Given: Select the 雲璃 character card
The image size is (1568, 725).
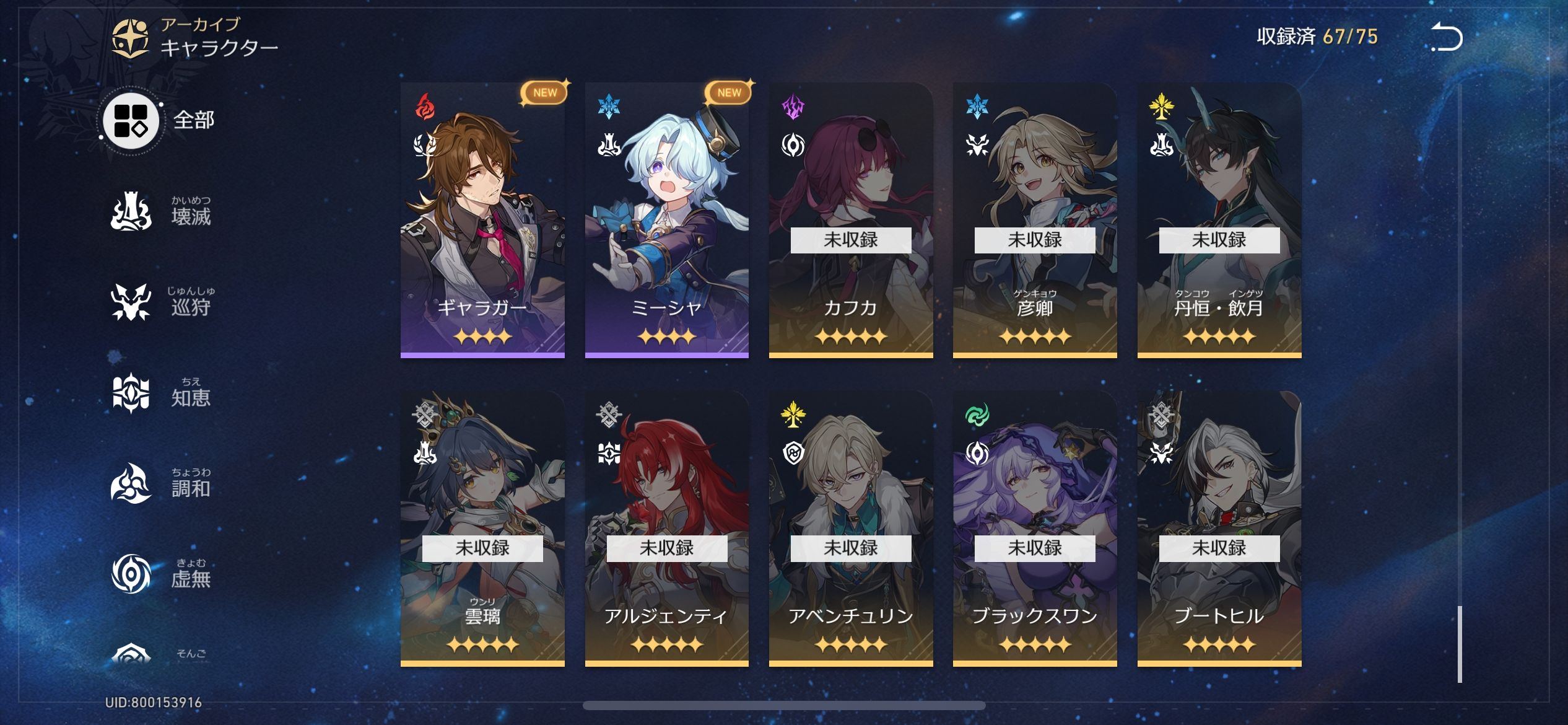Looking at the screenshot, I should (x=482, y=528).
